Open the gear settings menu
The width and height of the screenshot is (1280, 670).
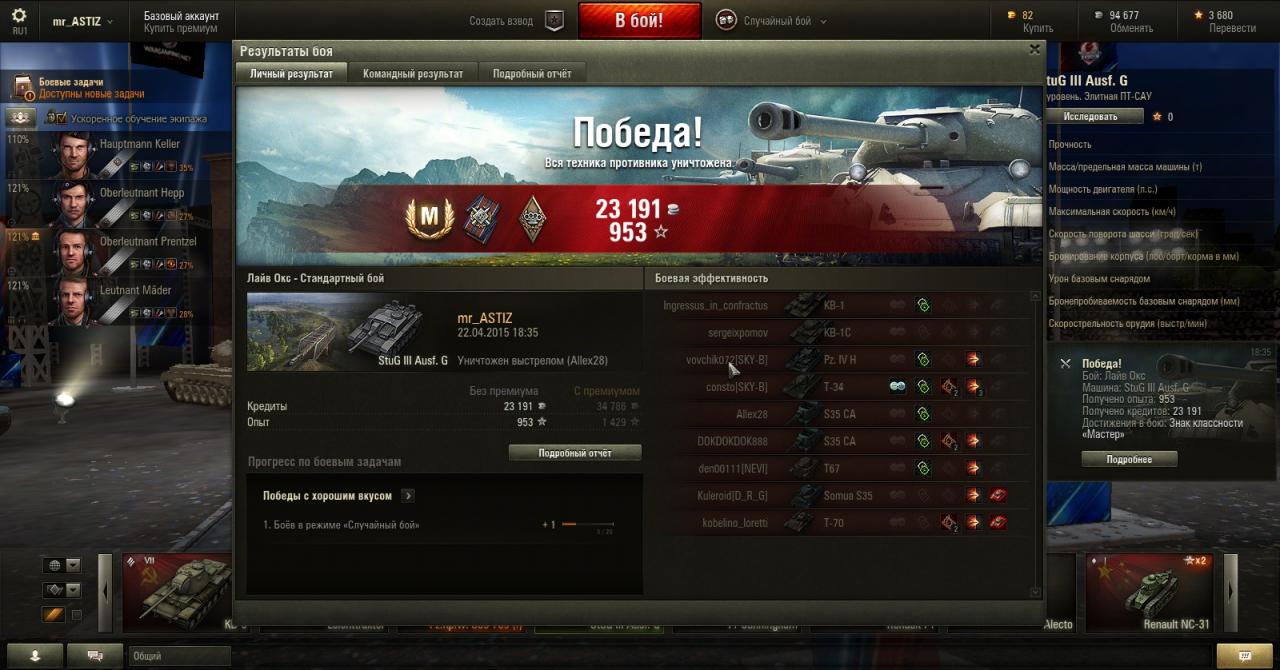click(19, 16)
